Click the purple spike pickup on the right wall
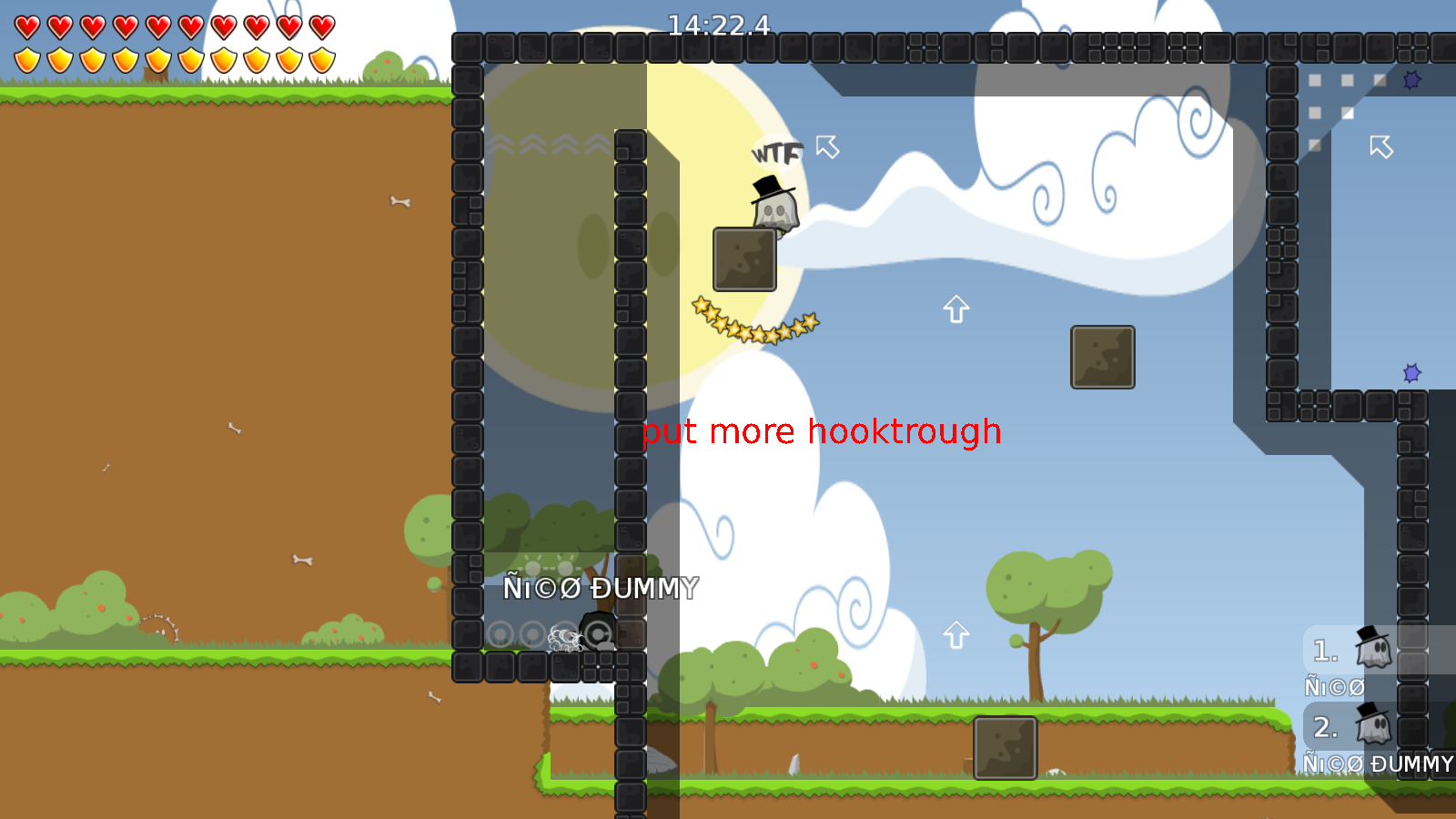This screenshot has height=819, width=1456. point(1411,371)
